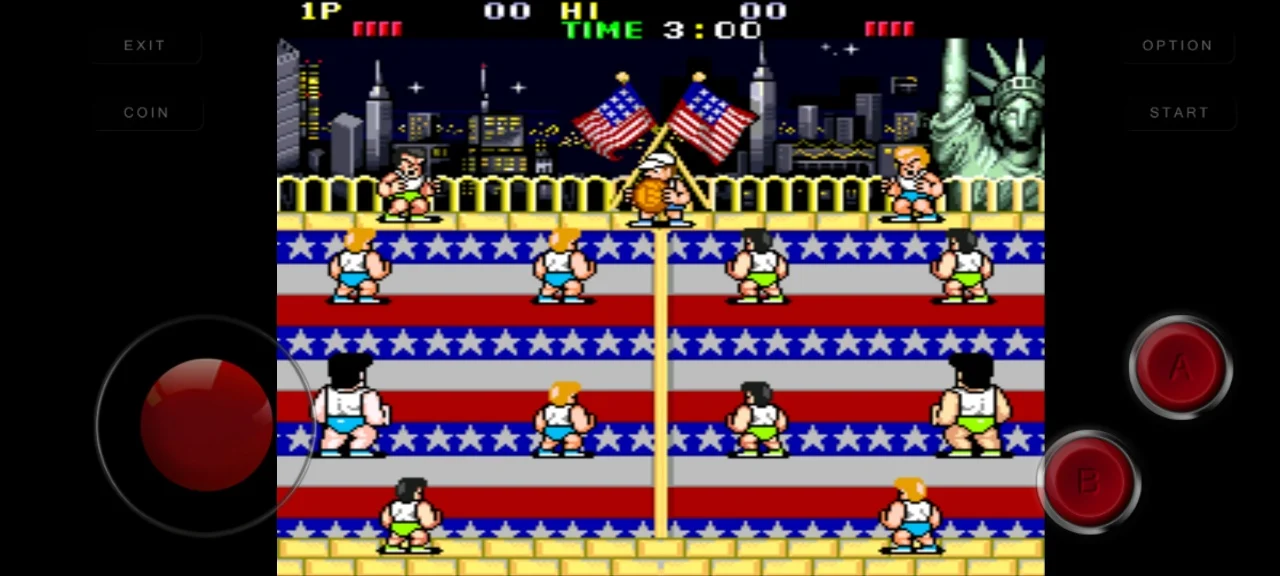Tap the EXIT emulator button
This screenshot has height=576, width=1280.
(x=144, y=46)
